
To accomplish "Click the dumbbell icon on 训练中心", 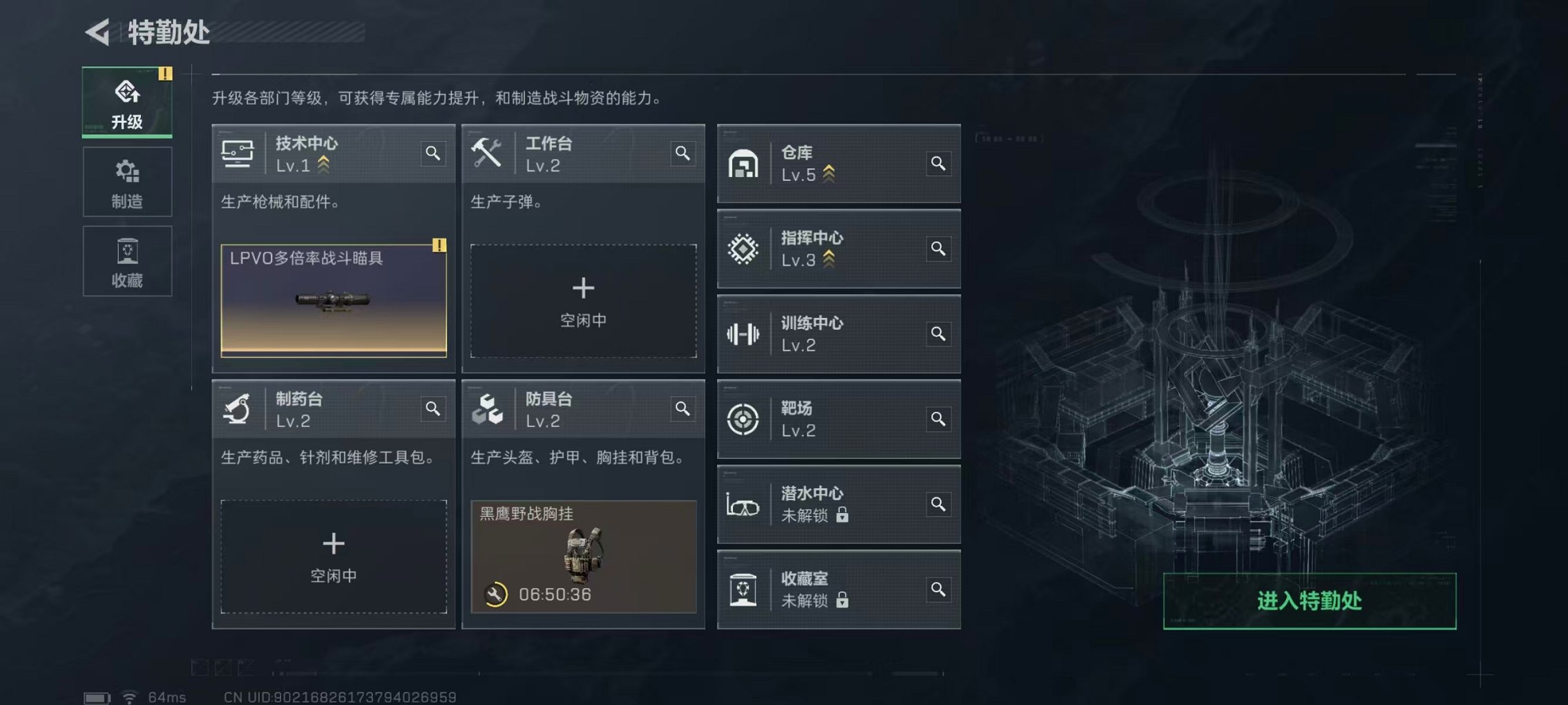I will click(744, 334).
